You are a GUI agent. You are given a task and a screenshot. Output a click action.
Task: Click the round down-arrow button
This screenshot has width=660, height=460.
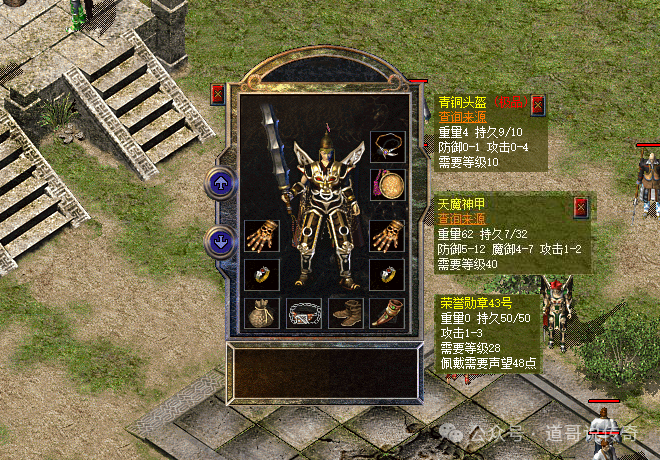pos(219,241)
